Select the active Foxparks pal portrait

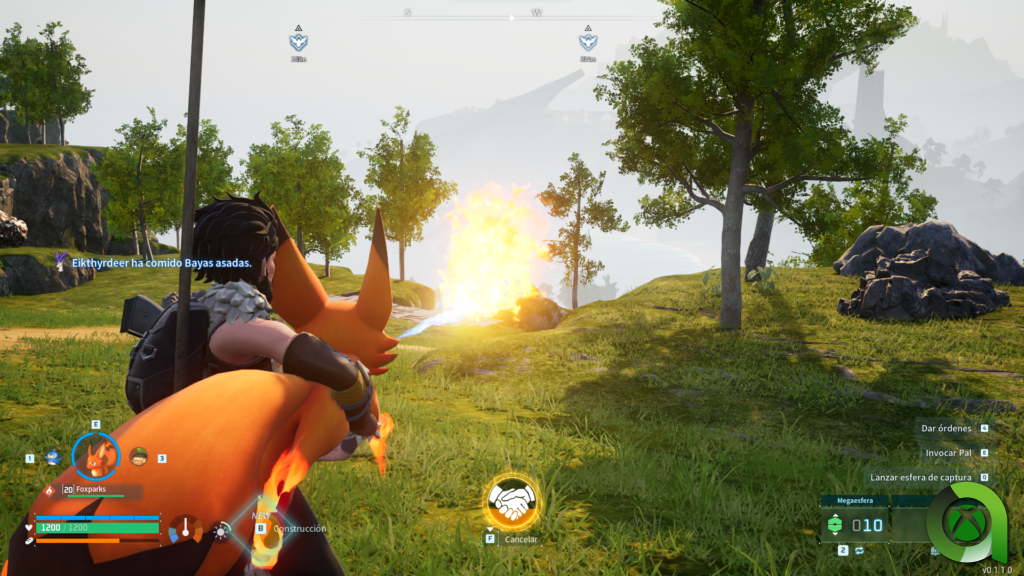point(96,457)
